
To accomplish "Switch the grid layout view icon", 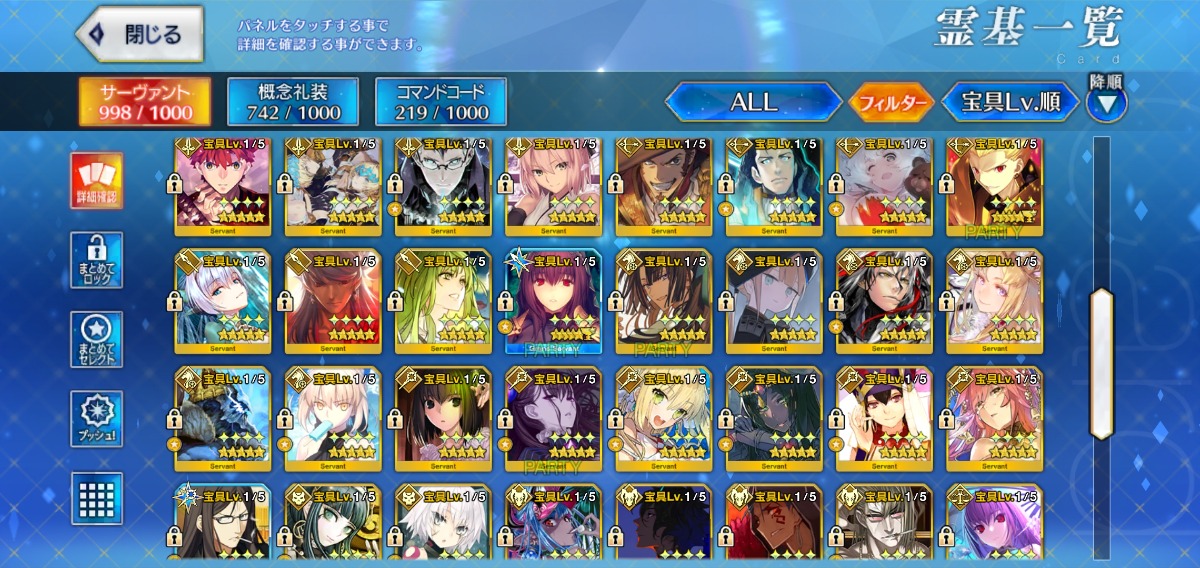I will coord(97,498).
